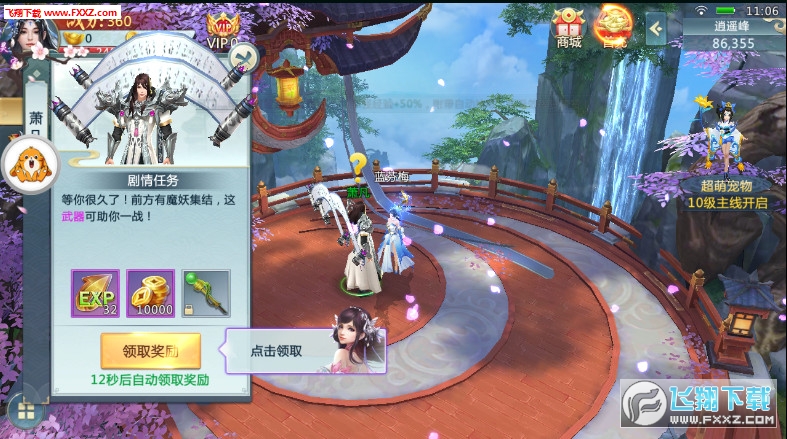Open the grid menu button
787x439 pixels.
pyautogui.click(x=26, y=410)
